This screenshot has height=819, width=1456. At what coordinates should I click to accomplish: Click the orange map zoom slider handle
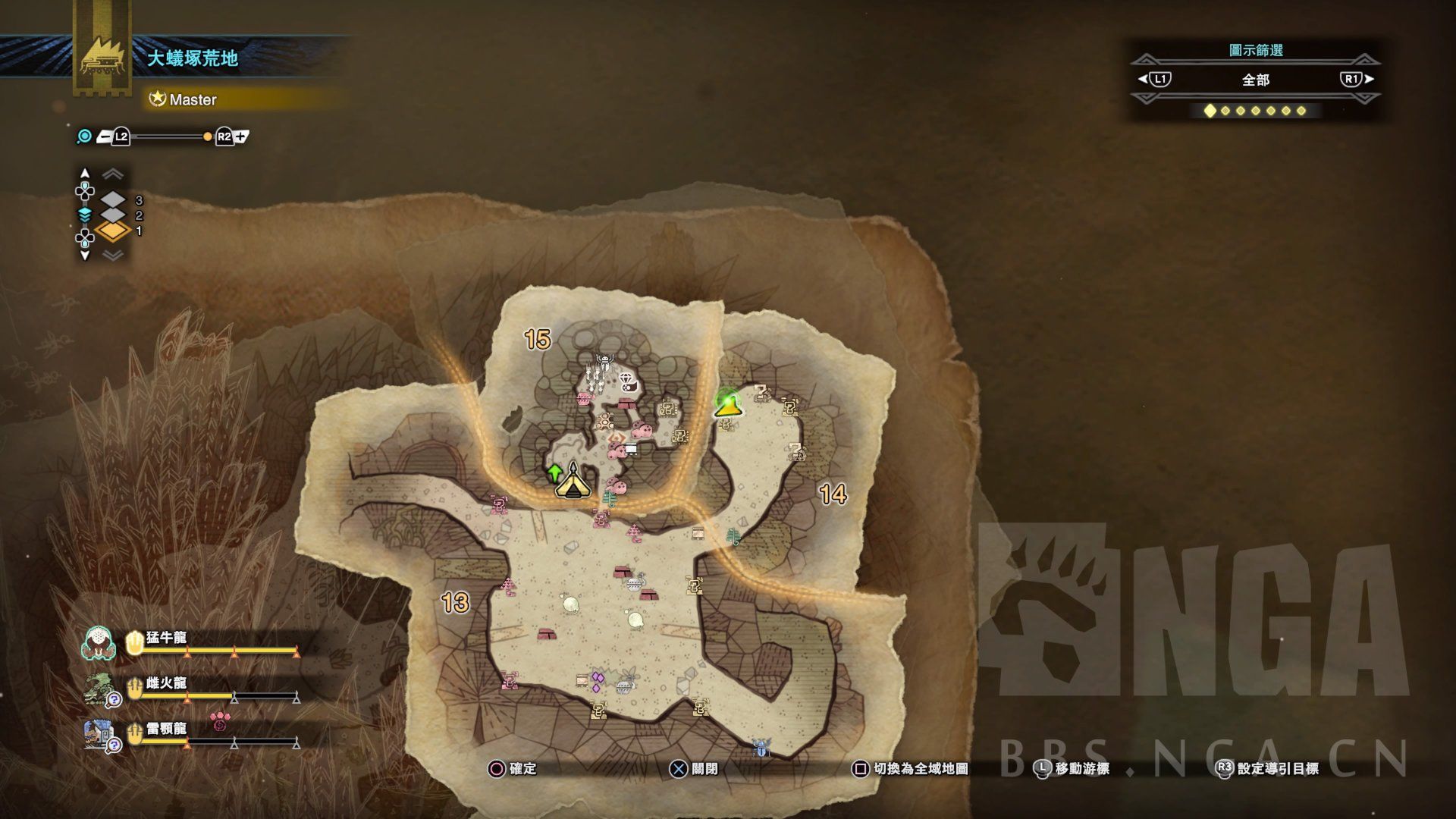[208, 136]
